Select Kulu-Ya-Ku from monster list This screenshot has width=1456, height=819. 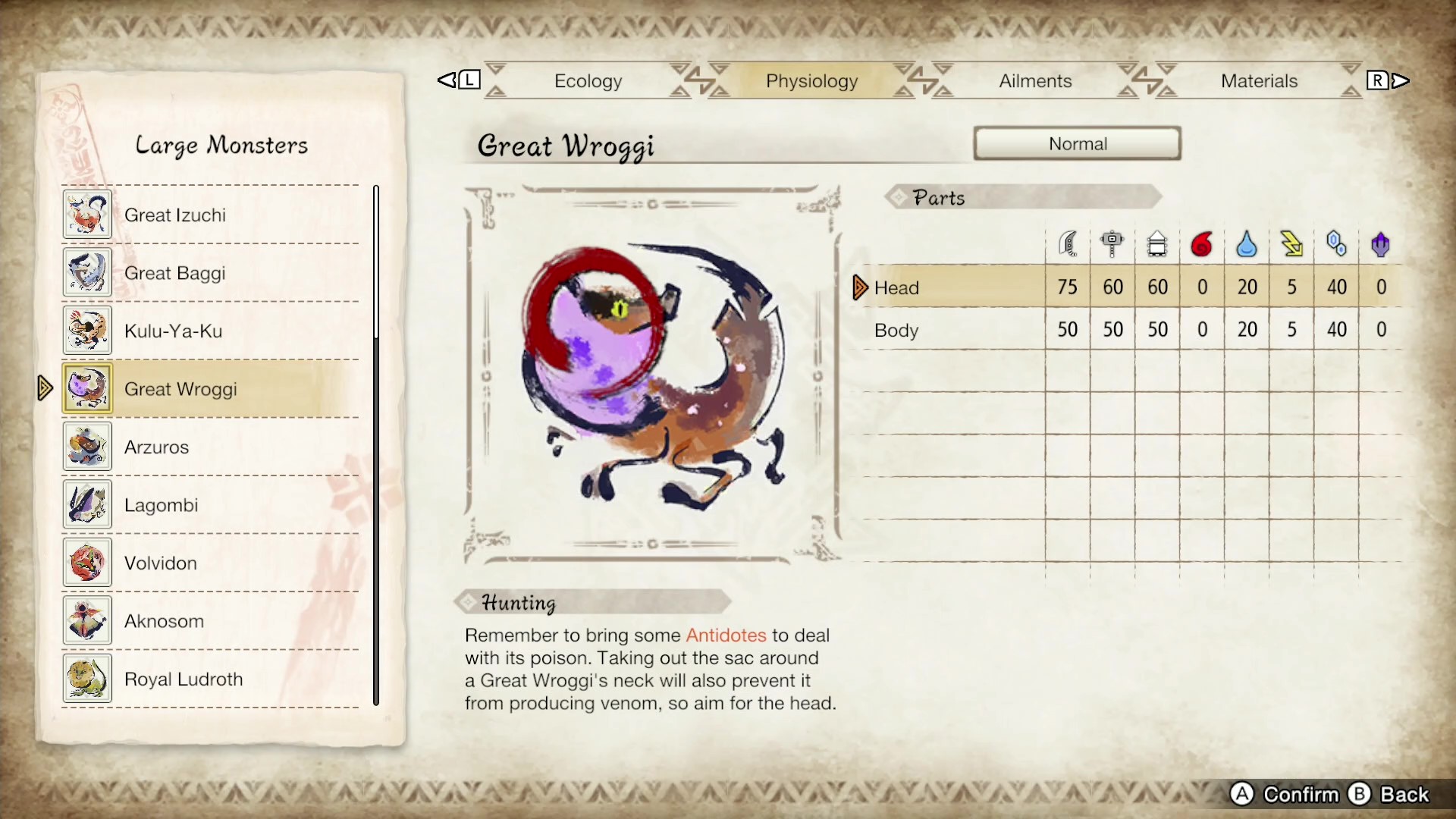click(x=173, y=331)
